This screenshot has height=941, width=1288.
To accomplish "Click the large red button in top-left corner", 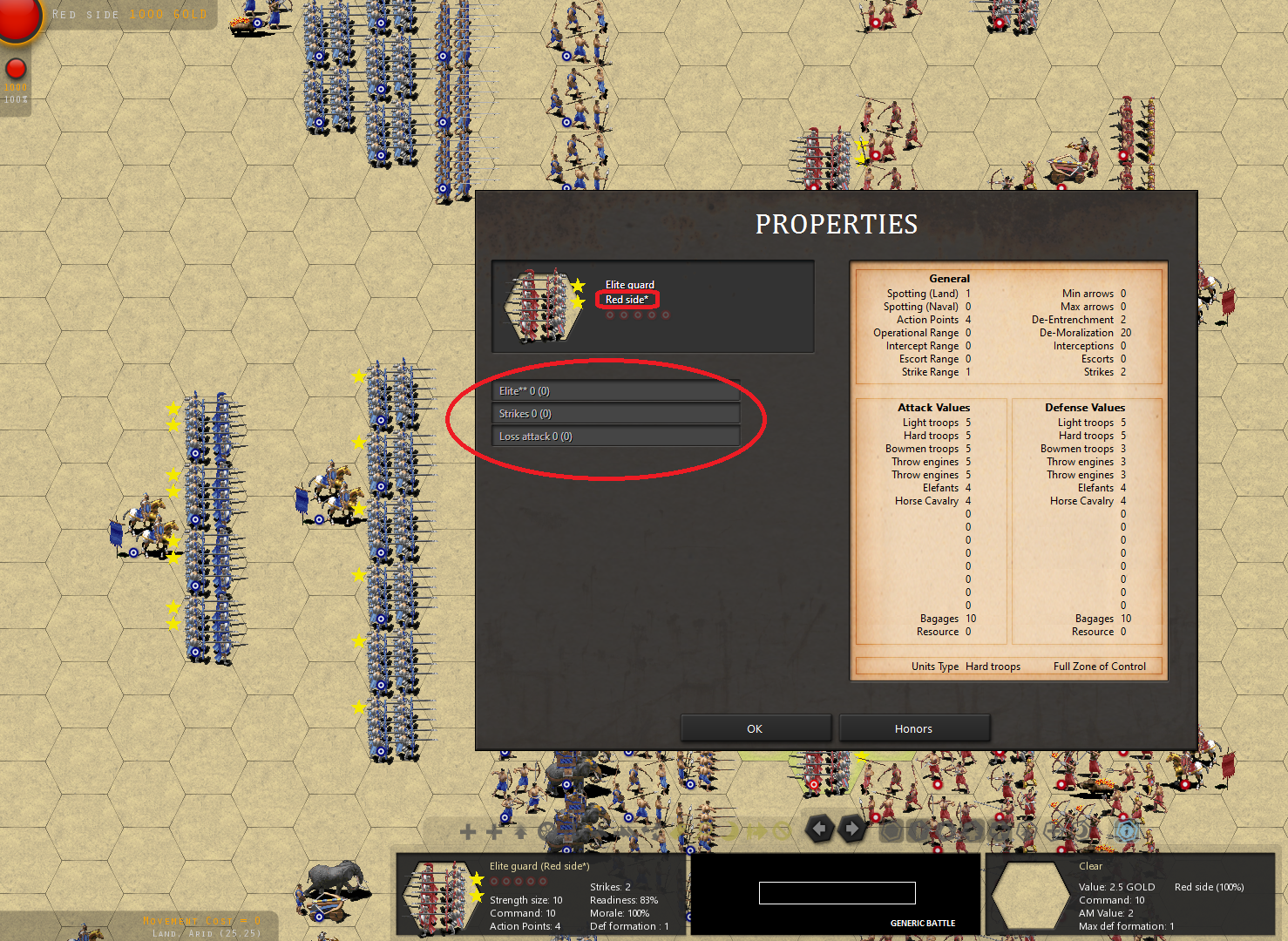I will [16, 17].
